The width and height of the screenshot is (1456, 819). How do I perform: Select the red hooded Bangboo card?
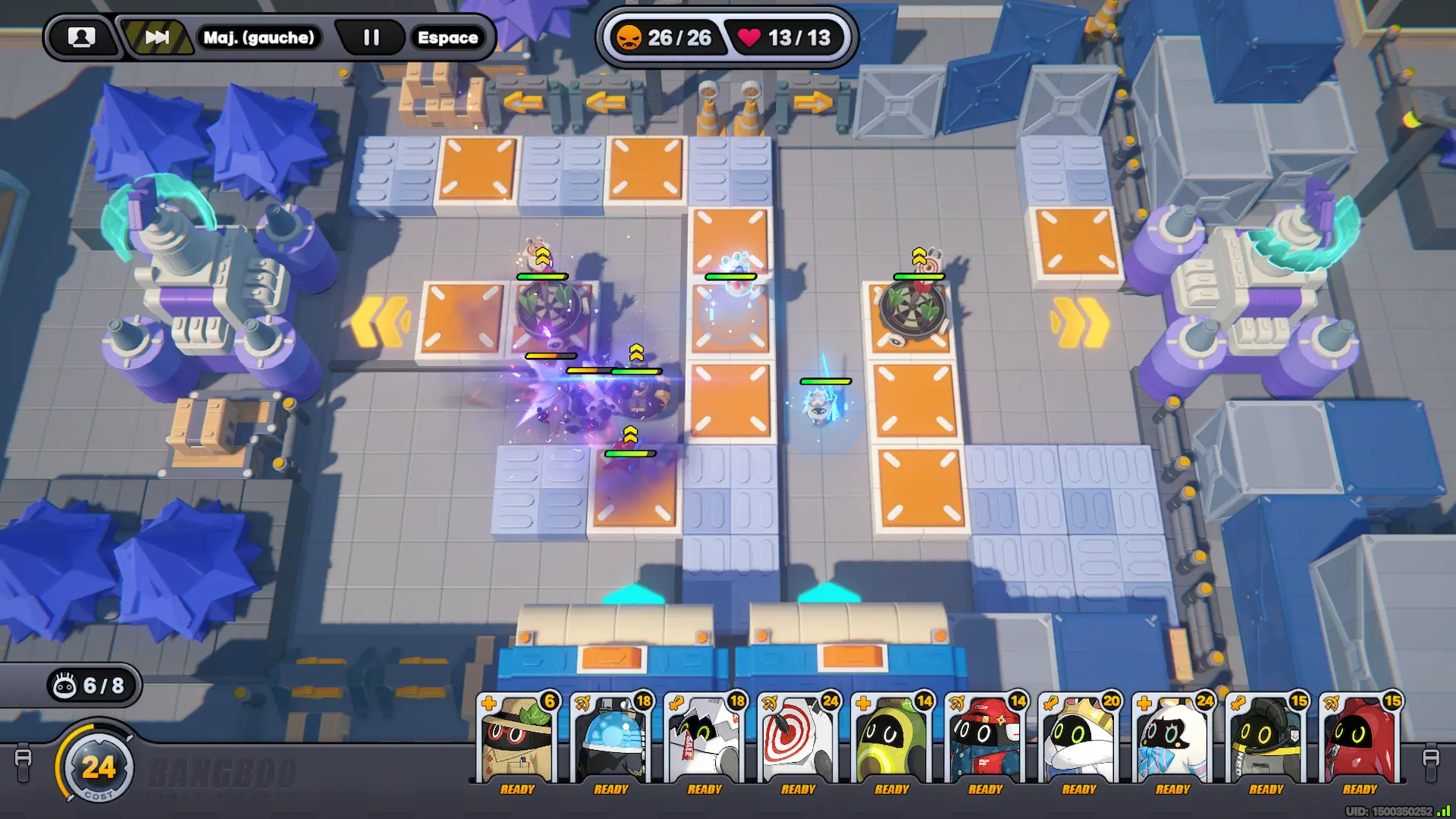[x=1360, y=741]
